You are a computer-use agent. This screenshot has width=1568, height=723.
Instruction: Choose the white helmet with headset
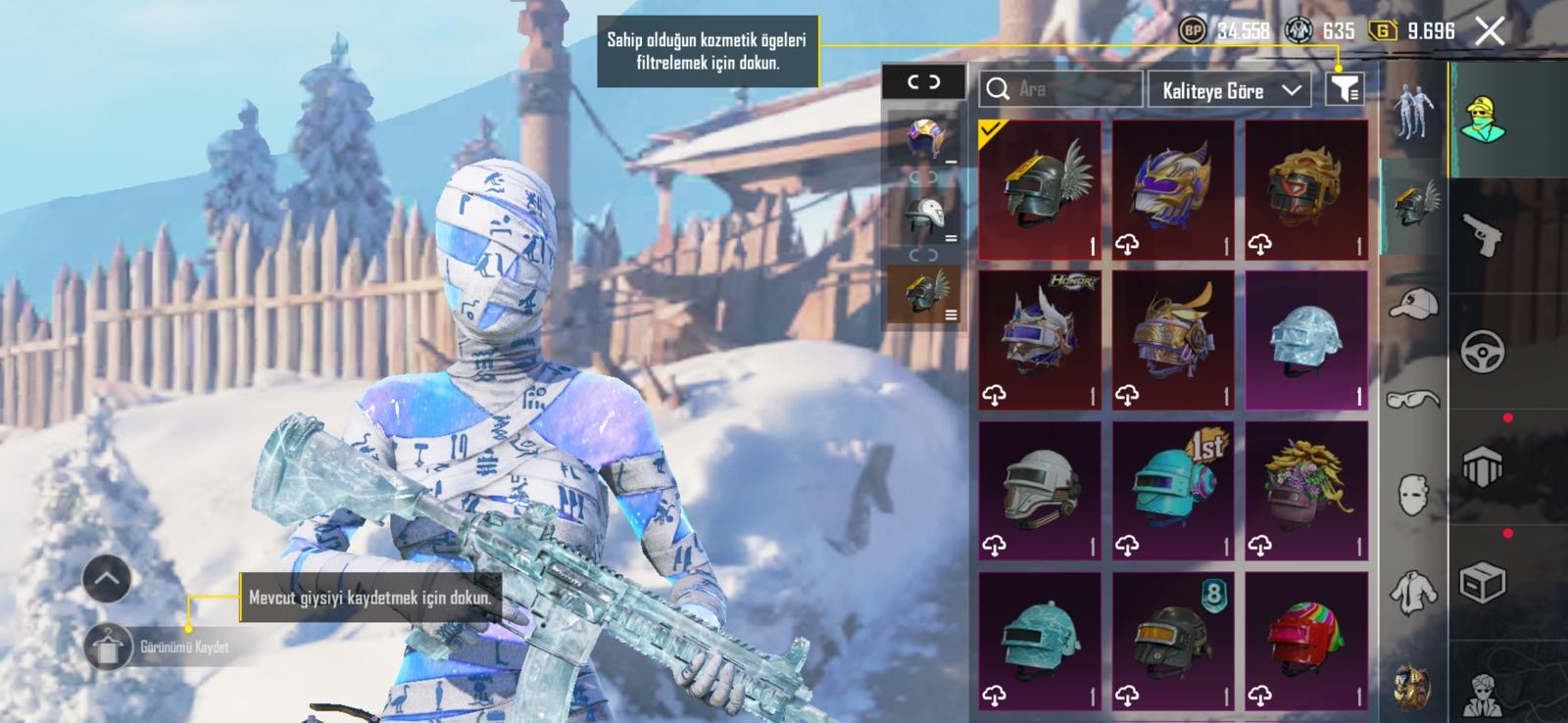1040,491
